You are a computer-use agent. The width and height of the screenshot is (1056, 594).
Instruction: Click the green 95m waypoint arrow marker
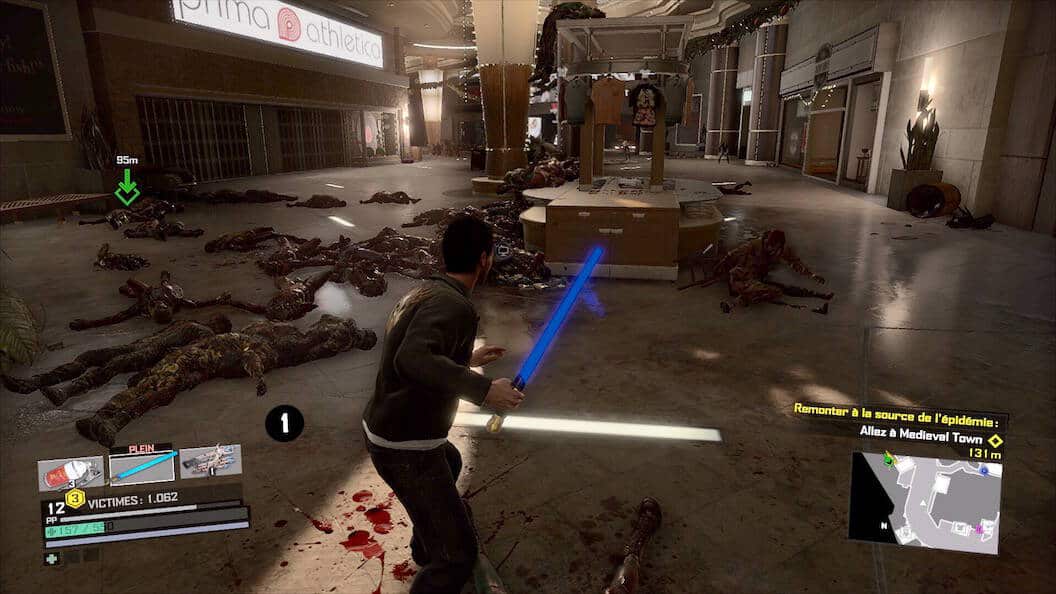(127, 187)
